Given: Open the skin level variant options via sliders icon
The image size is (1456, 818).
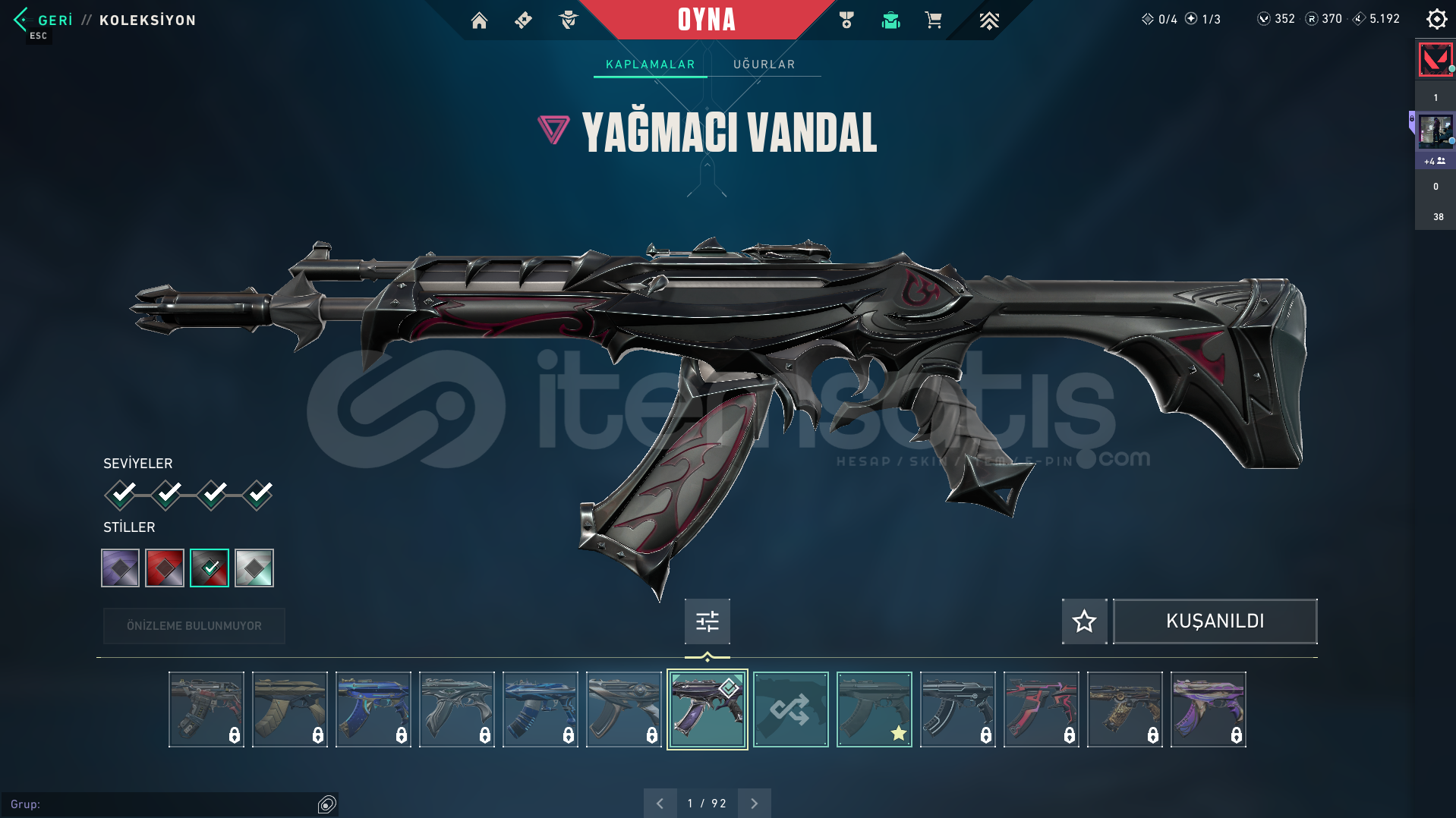Looking at the screenshot, I should (707, 621).
